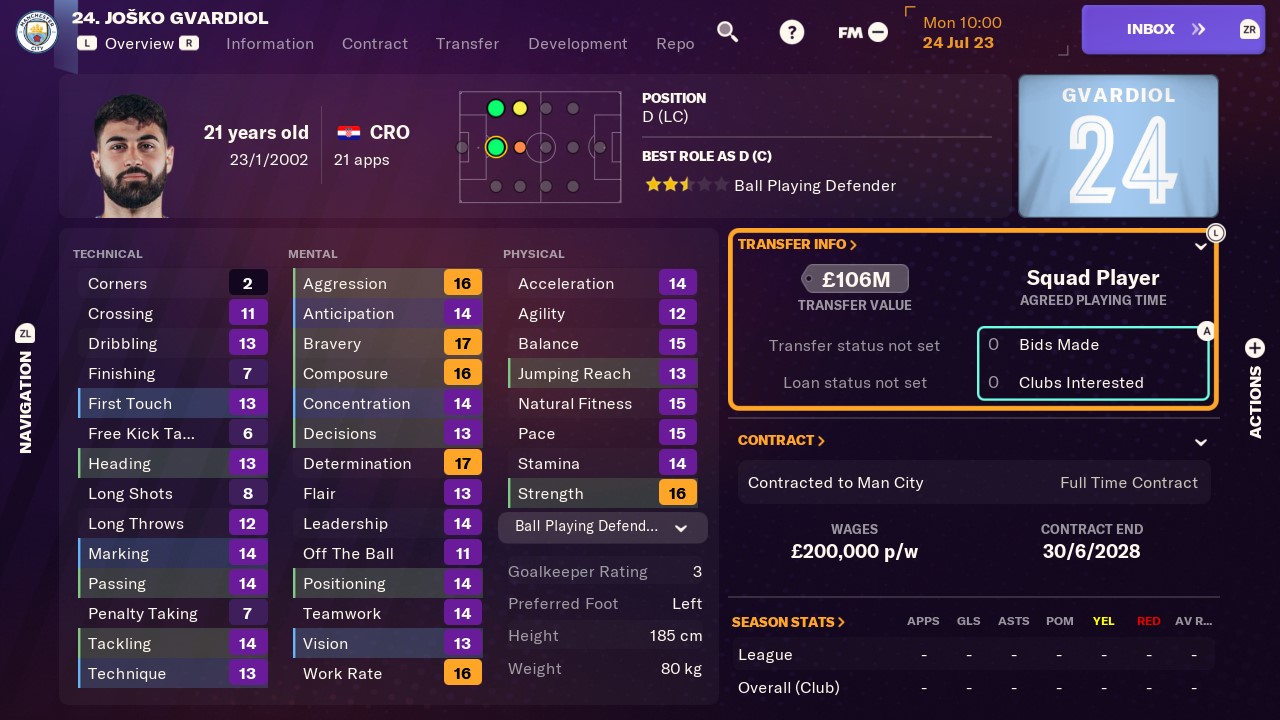Open the Navigation sidebar via ZL icon
Viewport: 1280px width, 720px height.
tap(26, 333)
